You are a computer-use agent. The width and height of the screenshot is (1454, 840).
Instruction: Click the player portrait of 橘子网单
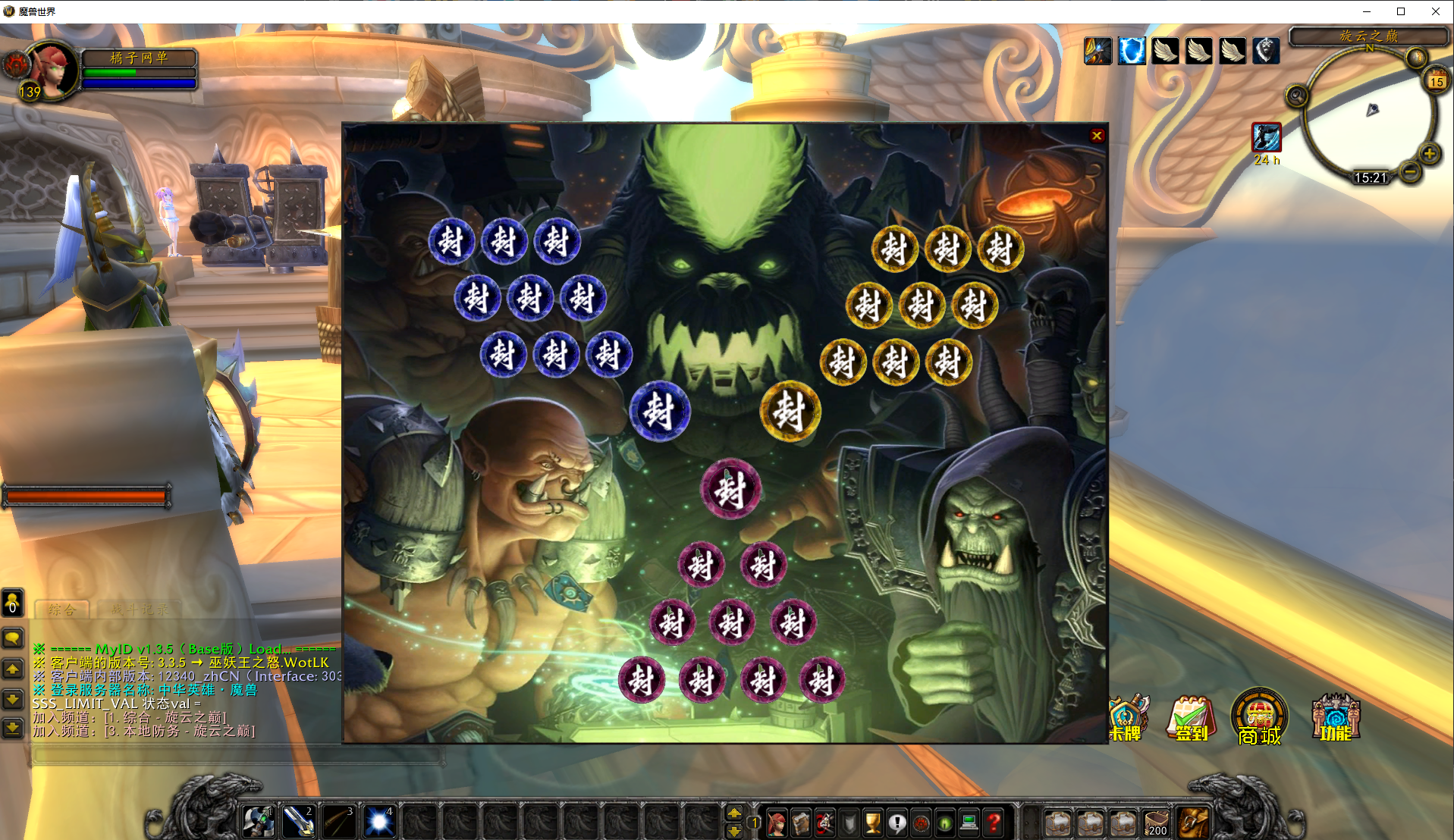click(52, 71)
